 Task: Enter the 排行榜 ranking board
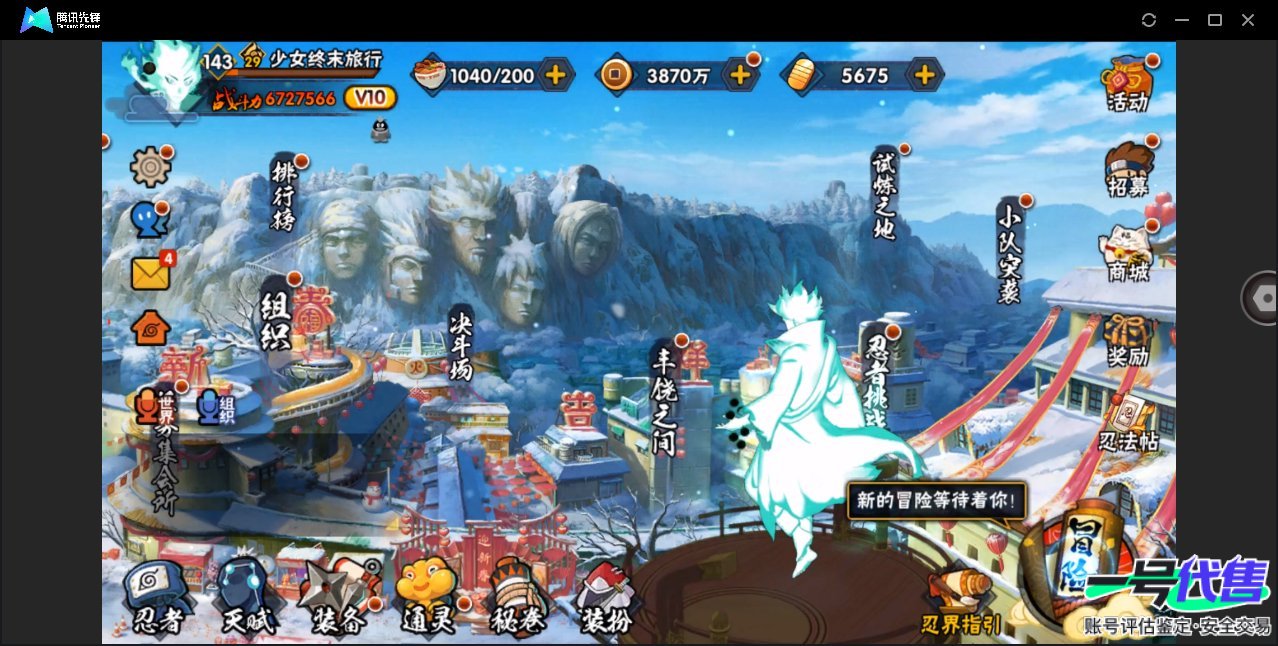[x=284, y=194]
